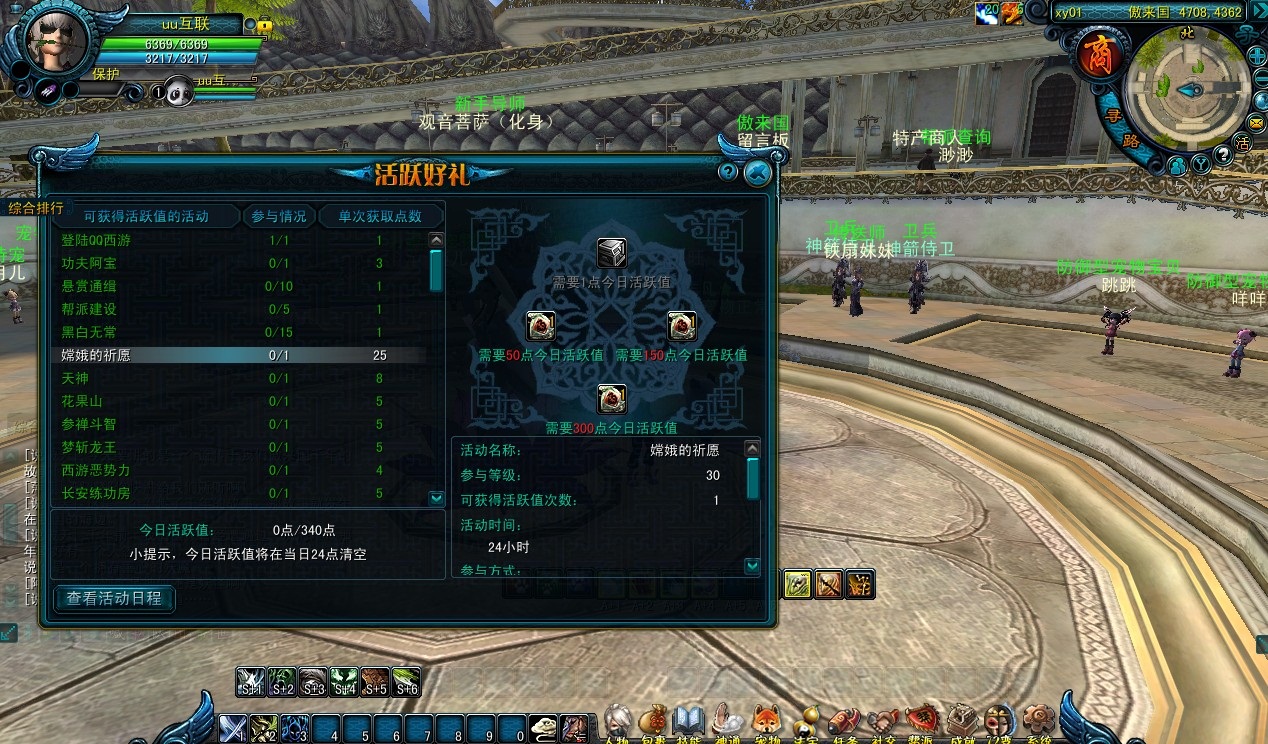Image resolution: width=1268 pixels, height=744 pixels.
Task: Click the 查看活动日程 button
Action: pyautogui.click(x=114, y=599)
